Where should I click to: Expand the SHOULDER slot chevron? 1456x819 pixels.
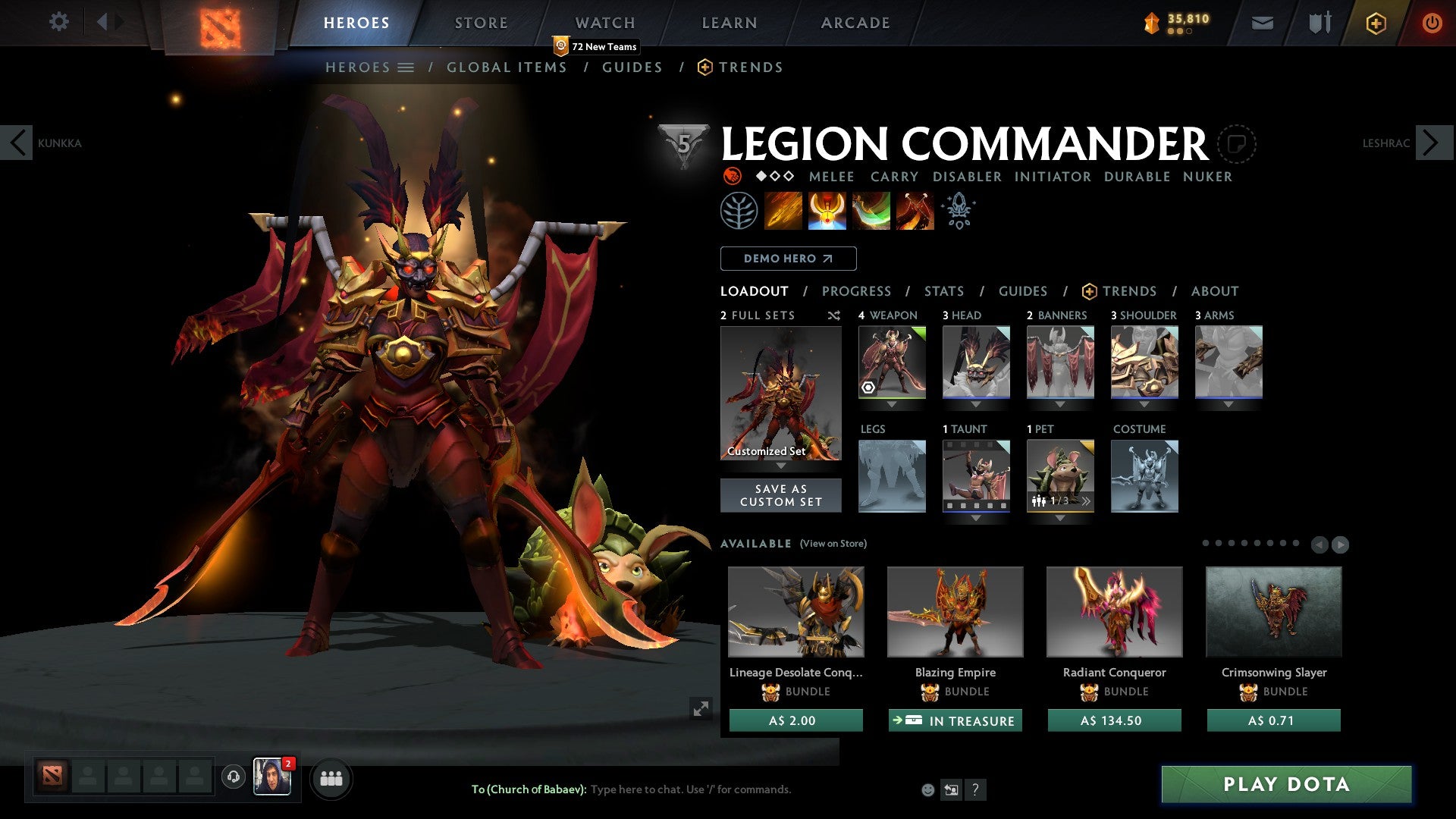(x=1144, y=404)
